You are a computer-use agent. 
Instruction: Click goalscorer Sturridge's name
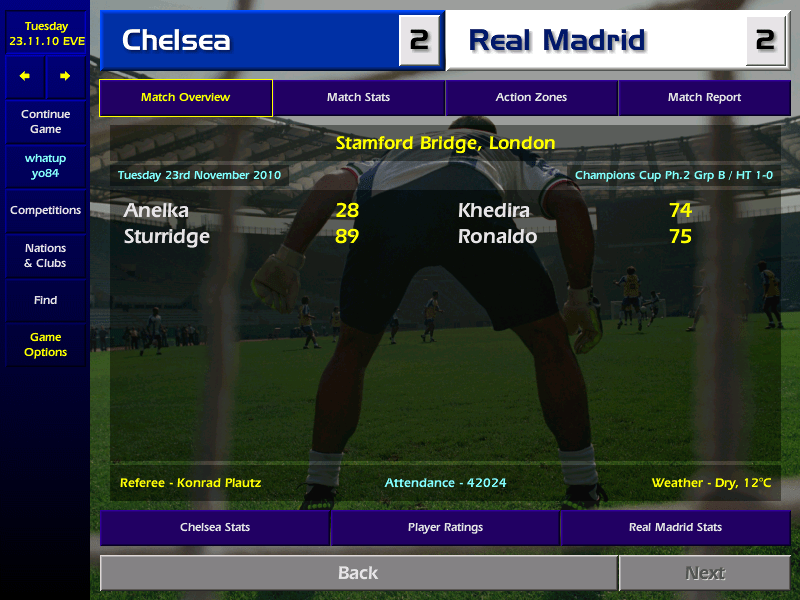pos(167,237)
